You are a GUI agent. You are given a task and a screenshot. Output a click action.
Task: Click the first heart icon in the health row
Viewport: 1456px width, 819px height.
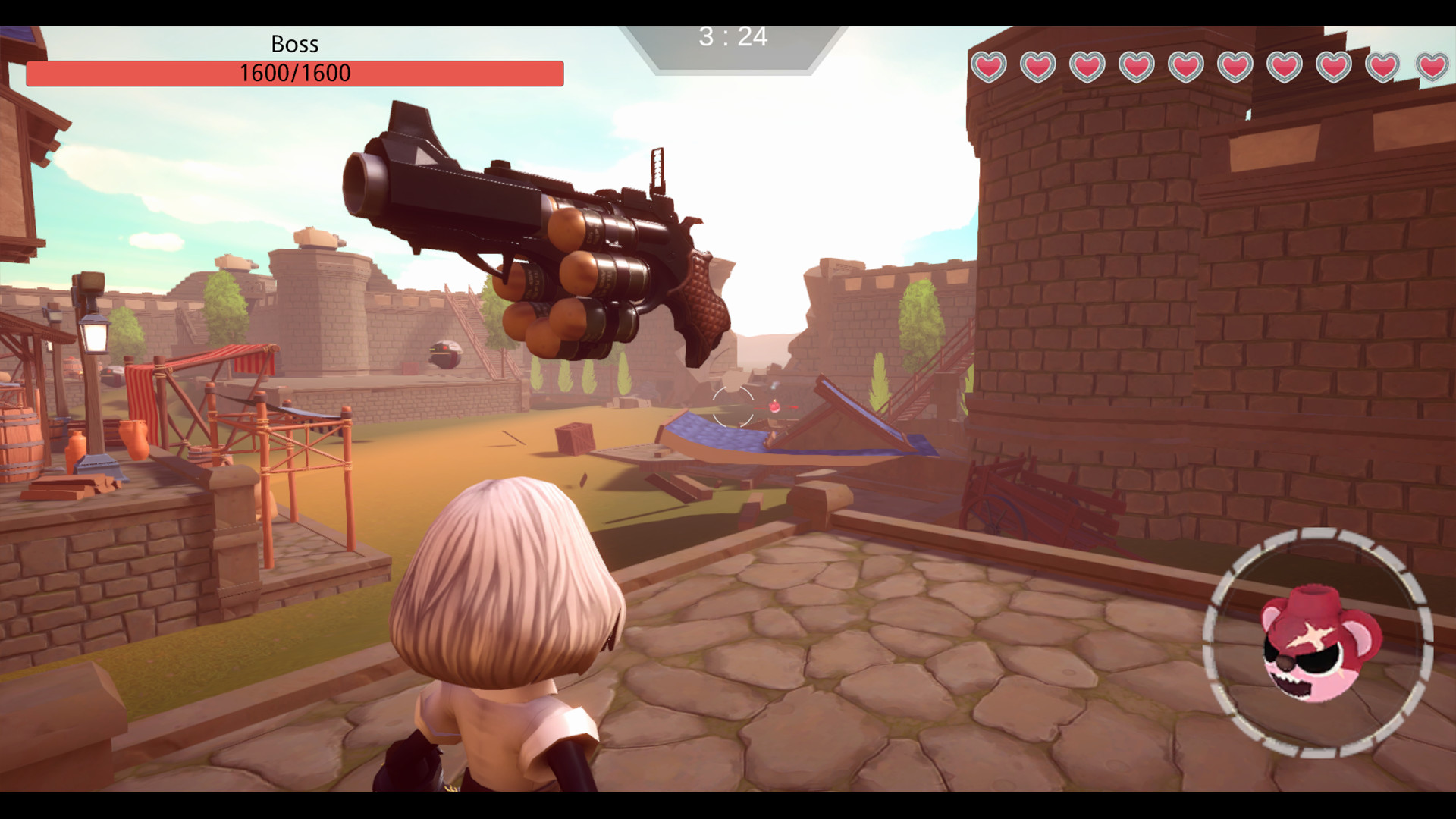click(x=987, y=67)
